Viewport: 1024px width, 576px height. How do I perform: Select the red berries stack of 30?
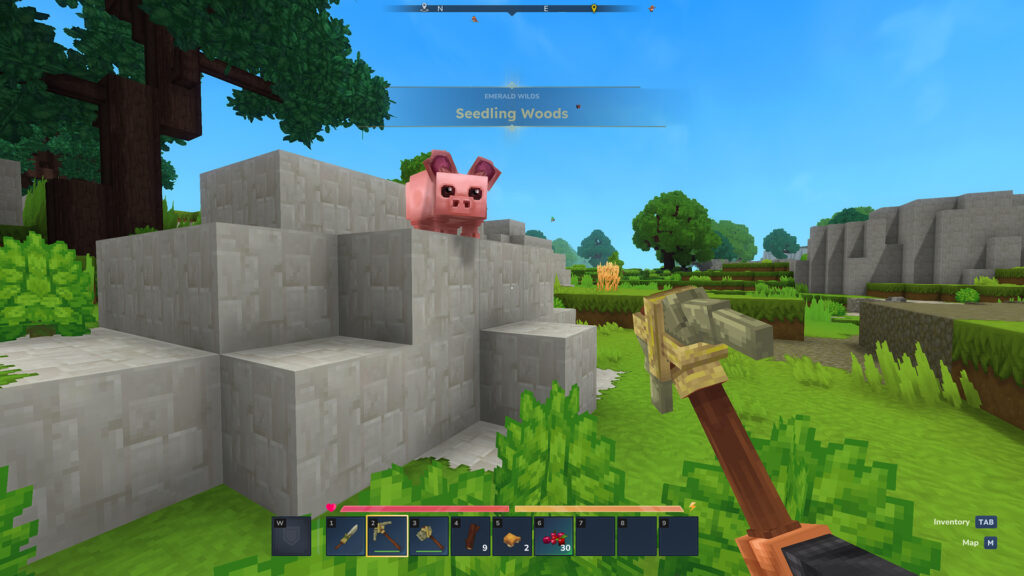click(x=553, y=536)
